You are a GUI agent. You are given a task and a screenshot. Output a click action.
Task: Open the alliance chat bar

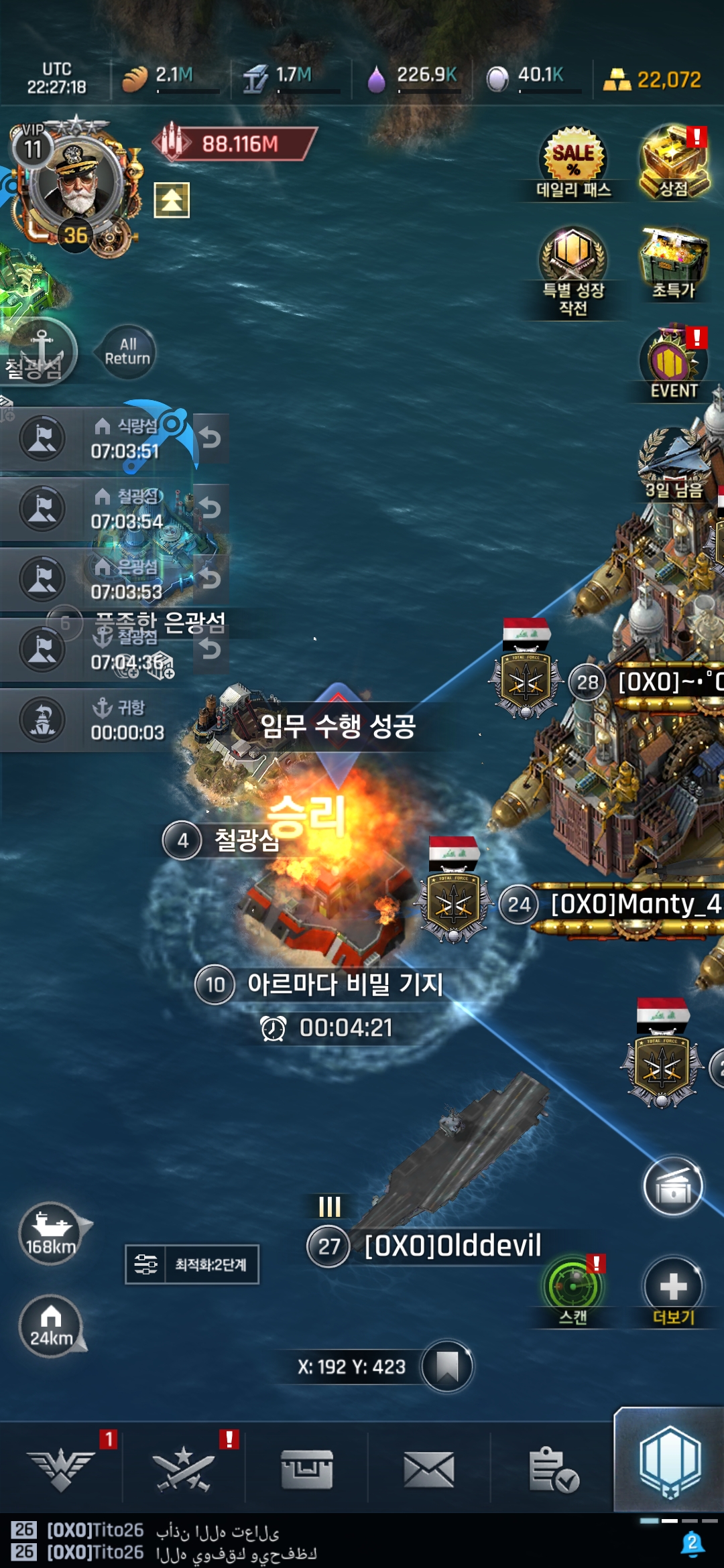(335, 1541)
